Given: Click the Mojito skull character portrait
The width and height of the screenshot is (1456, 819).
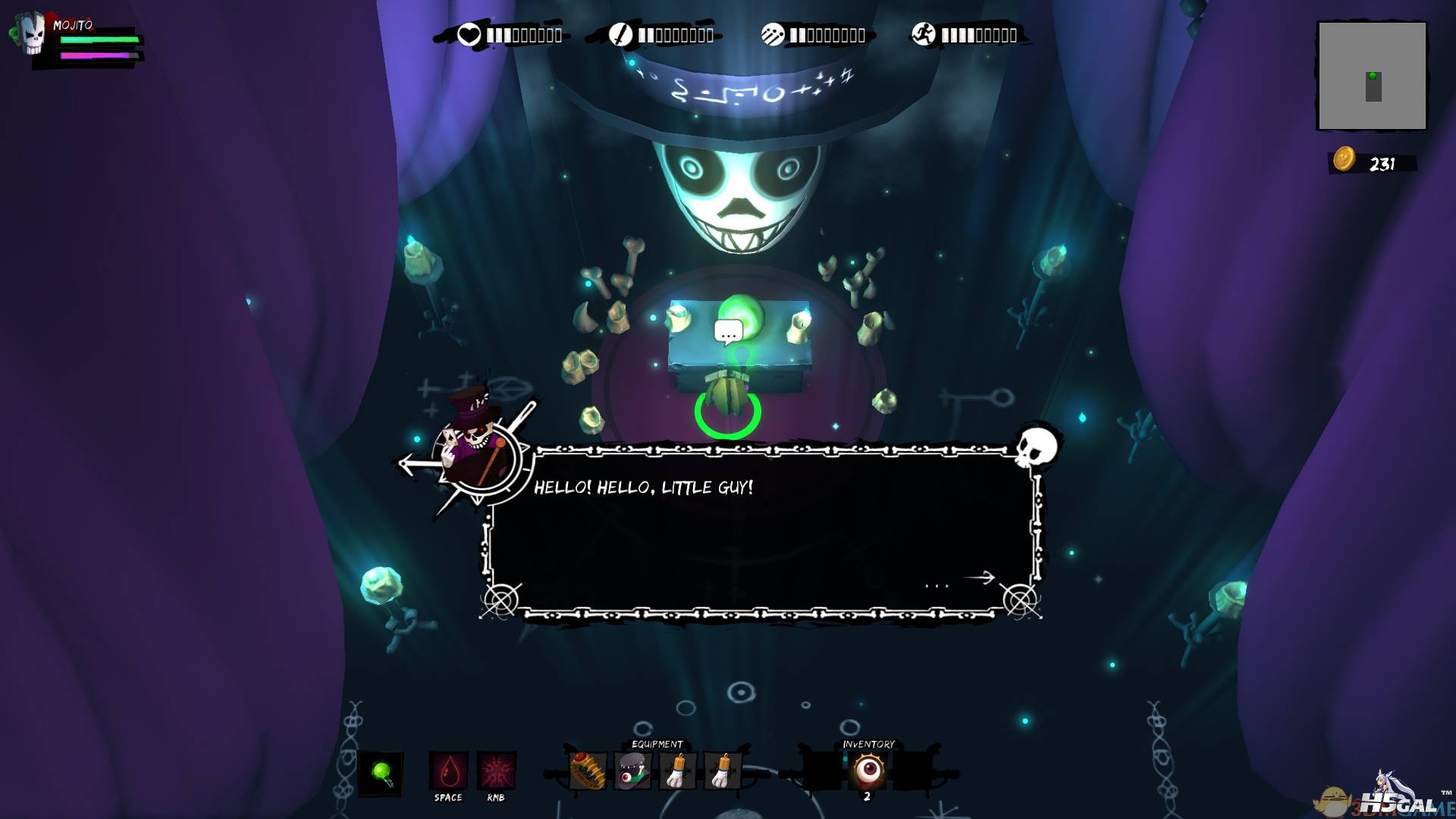Looking at the screenshot, I should click(33, 34).
